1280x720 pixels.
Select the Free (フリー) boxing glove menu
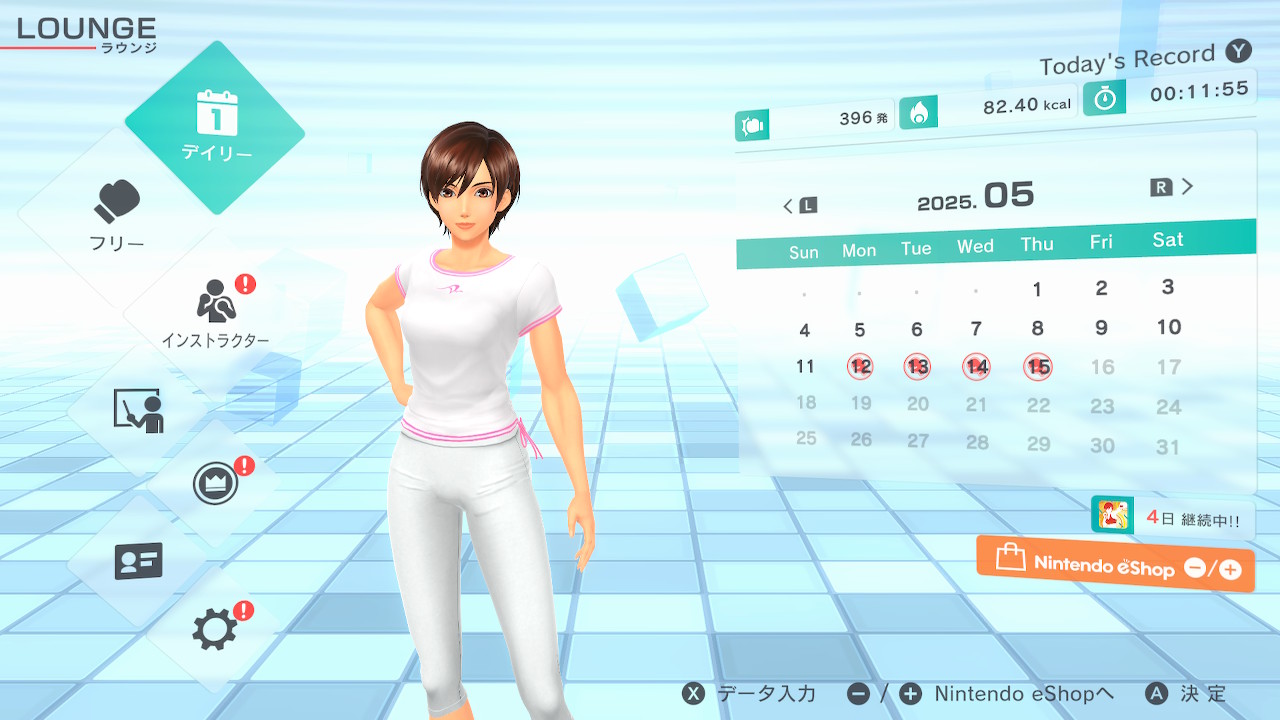[117, 215]
